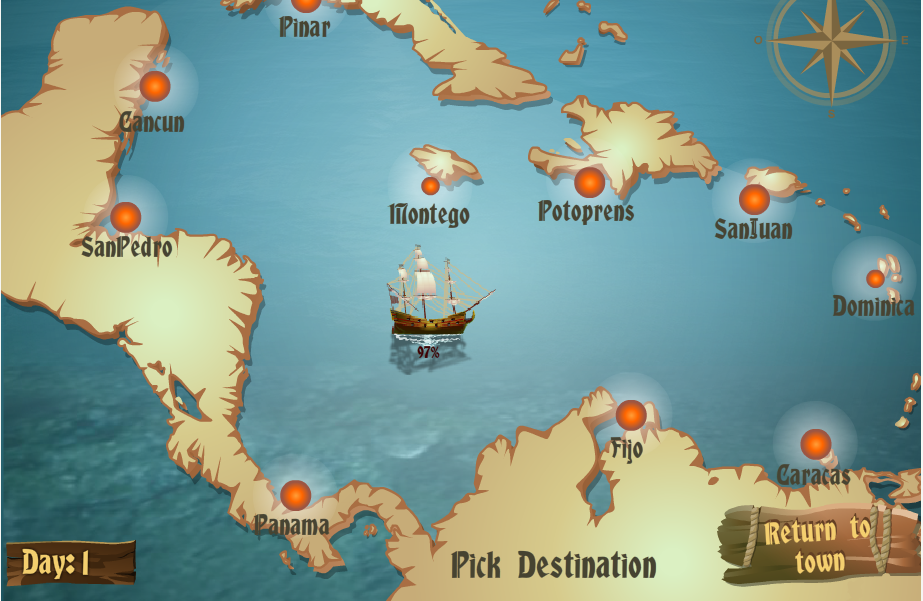Choose the SanPedro port marker
The height and width of the screenshot is (601, 923).
tap(126, 217)
